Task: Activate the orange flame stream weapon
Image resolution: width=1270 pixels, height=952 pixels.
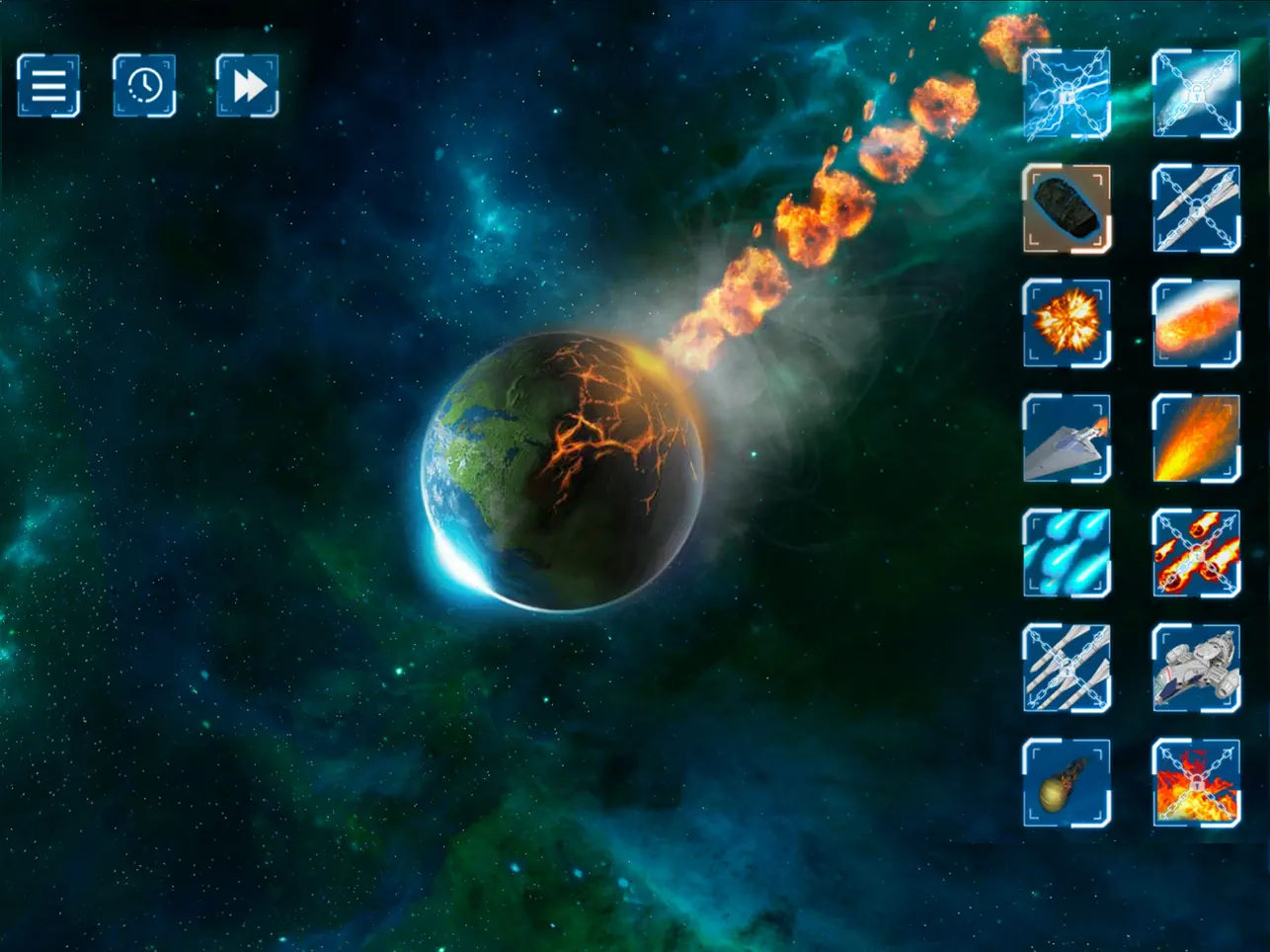Action: click(x=1196, y=437)
